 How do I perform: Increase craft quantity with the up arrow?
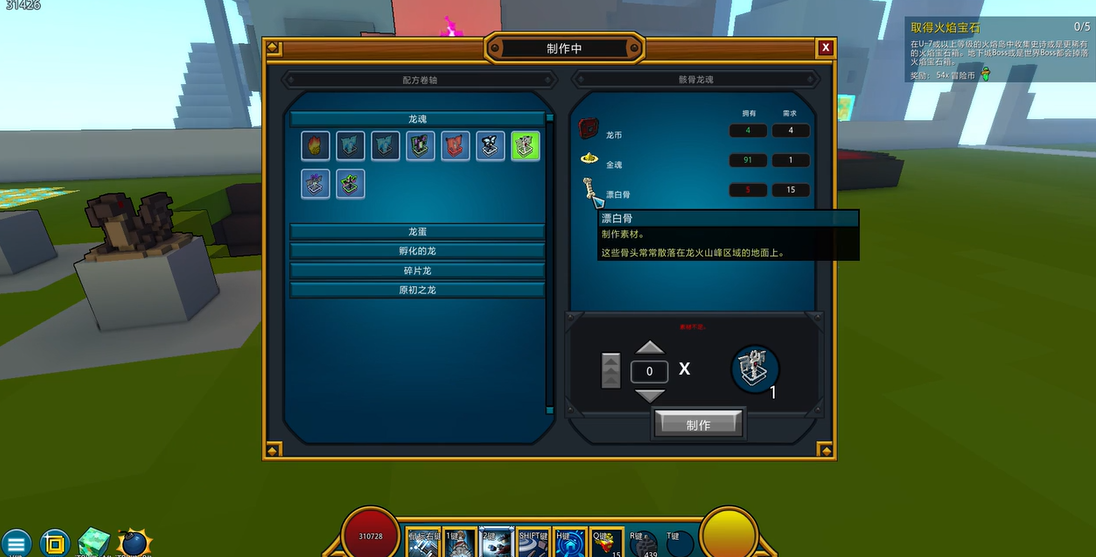[x=650, y=348]
